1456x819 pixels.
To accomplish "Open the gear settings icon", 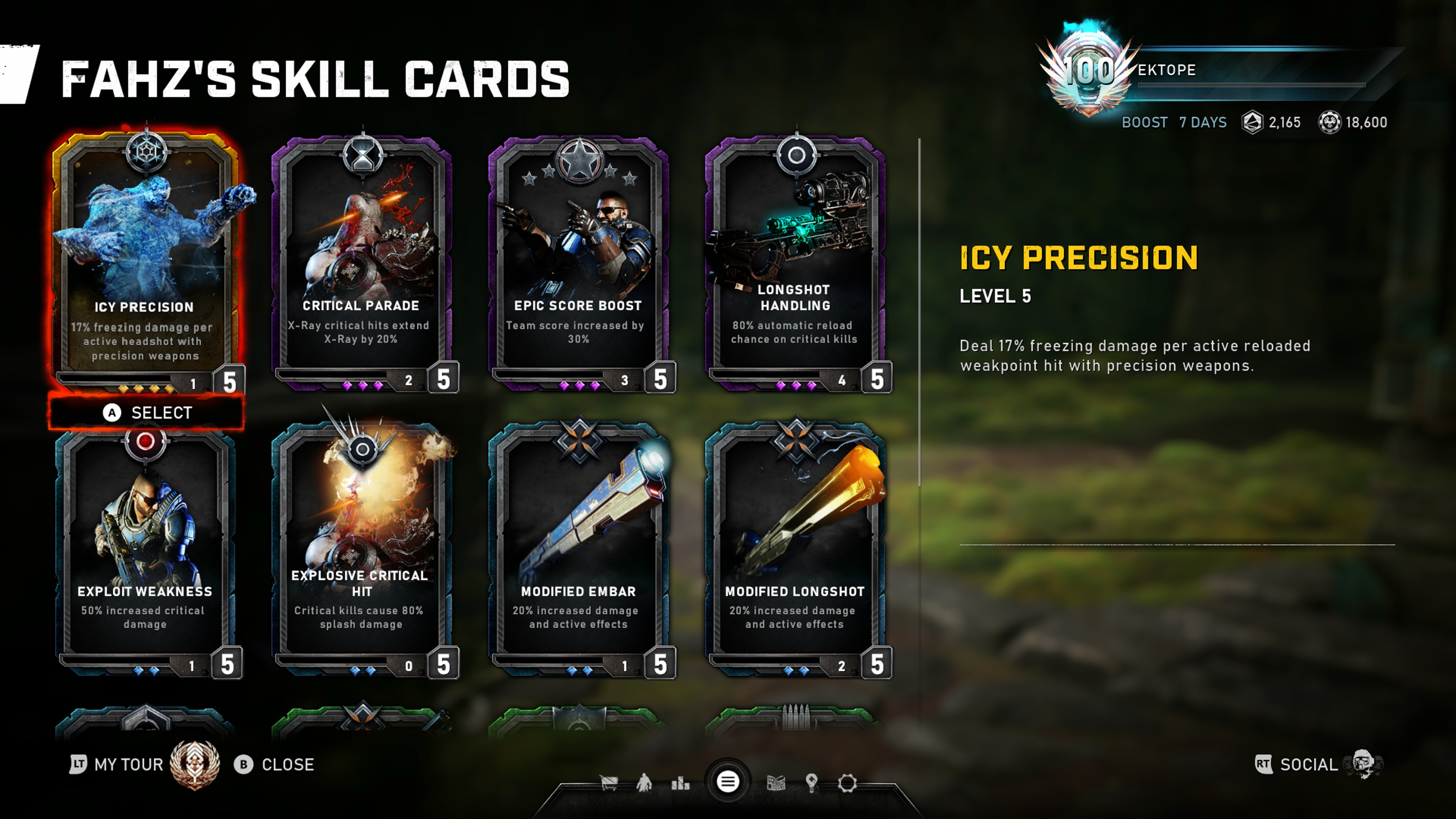I will pos(847,783).
